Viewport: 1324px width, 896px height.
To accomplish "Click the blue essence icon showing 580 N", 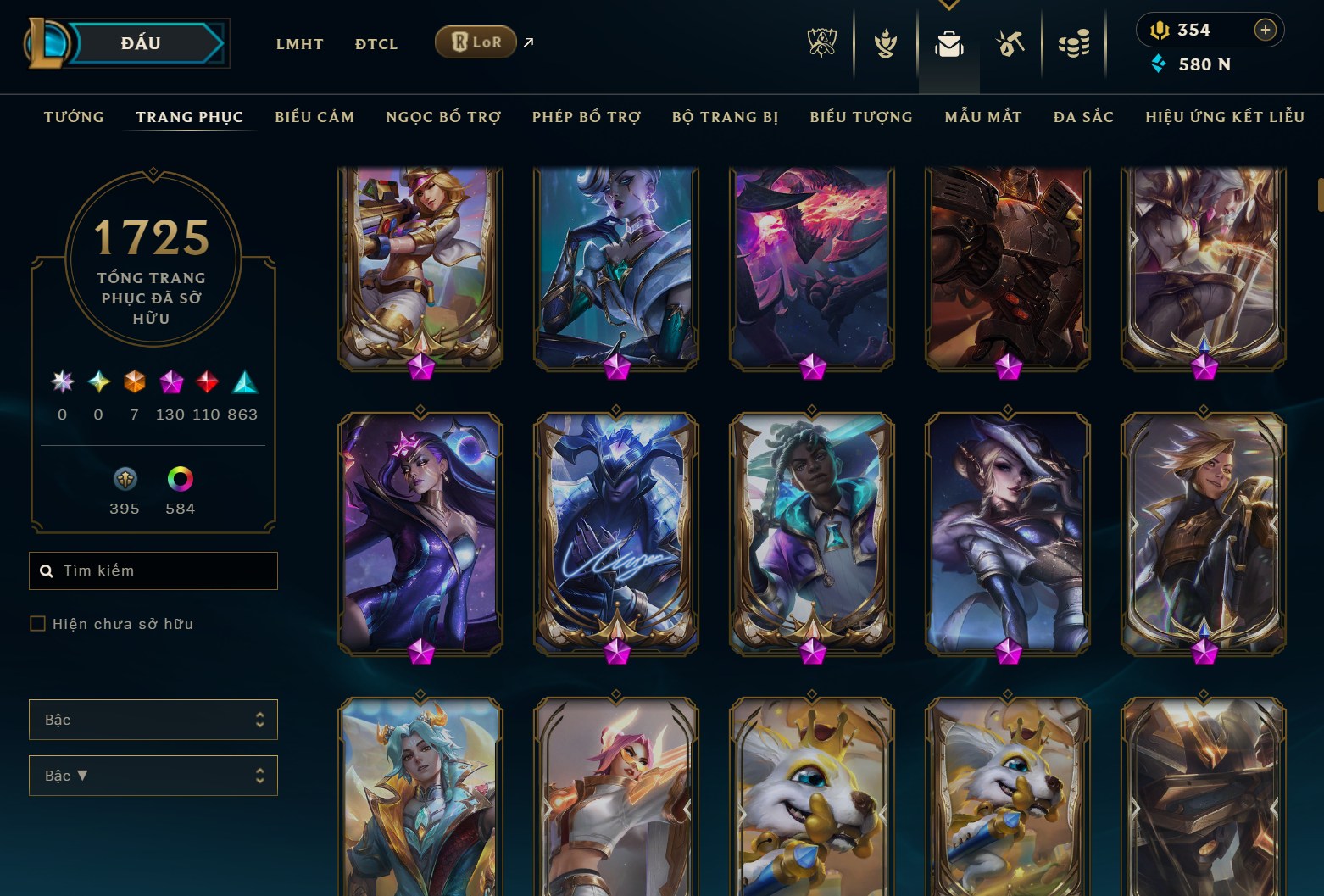I will [x=1158, y=64].
